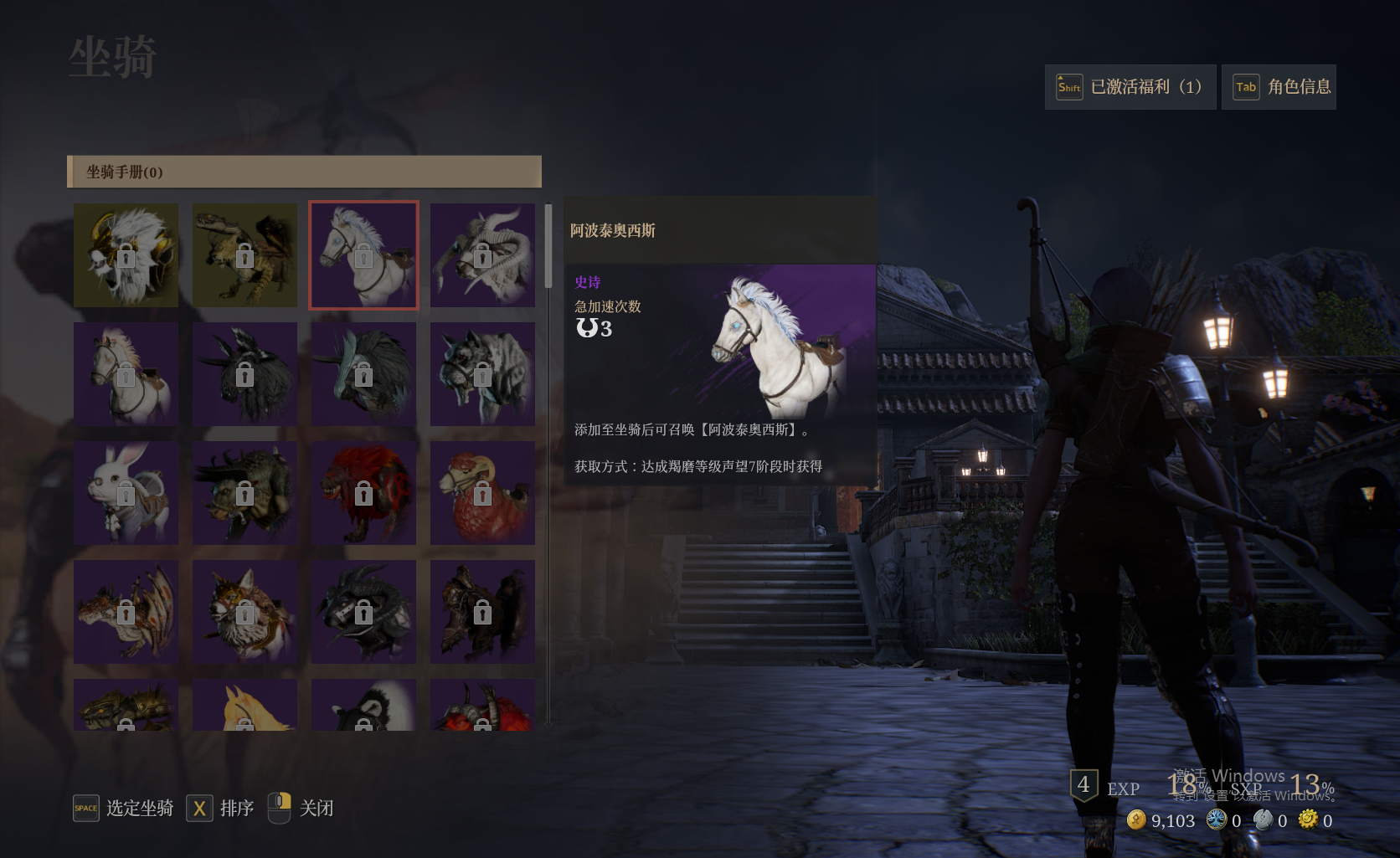Open the 角色信息 character info screen
Viewport: 1400px width, 858px height.
(x=1279, y=87)
